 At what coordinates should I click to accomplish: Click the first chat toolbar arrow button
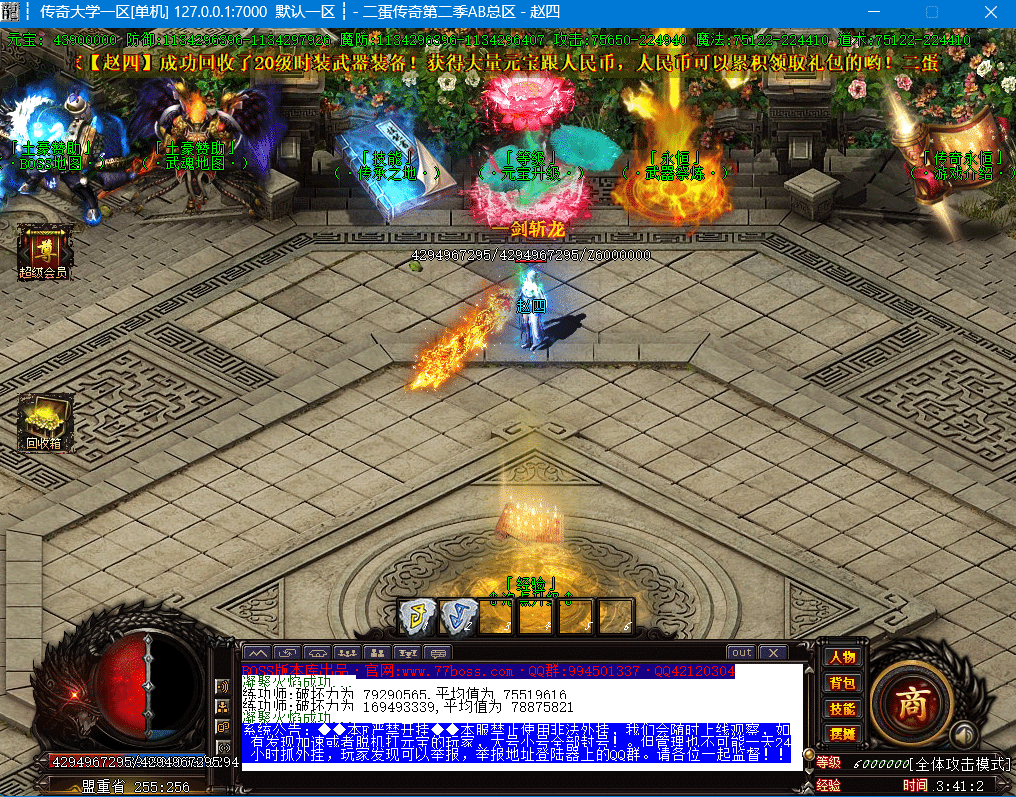(257, 653)
